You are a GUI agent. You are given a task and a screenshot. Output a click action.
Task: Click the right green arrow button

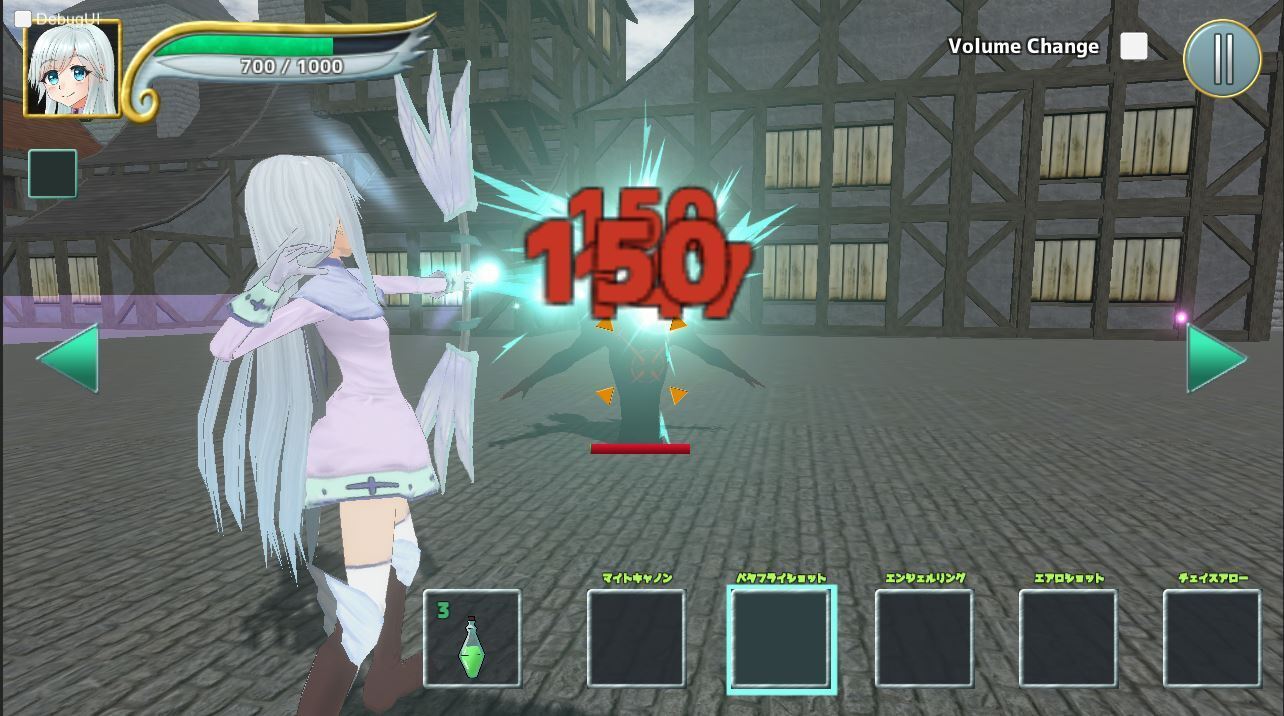click(1215, 358)
